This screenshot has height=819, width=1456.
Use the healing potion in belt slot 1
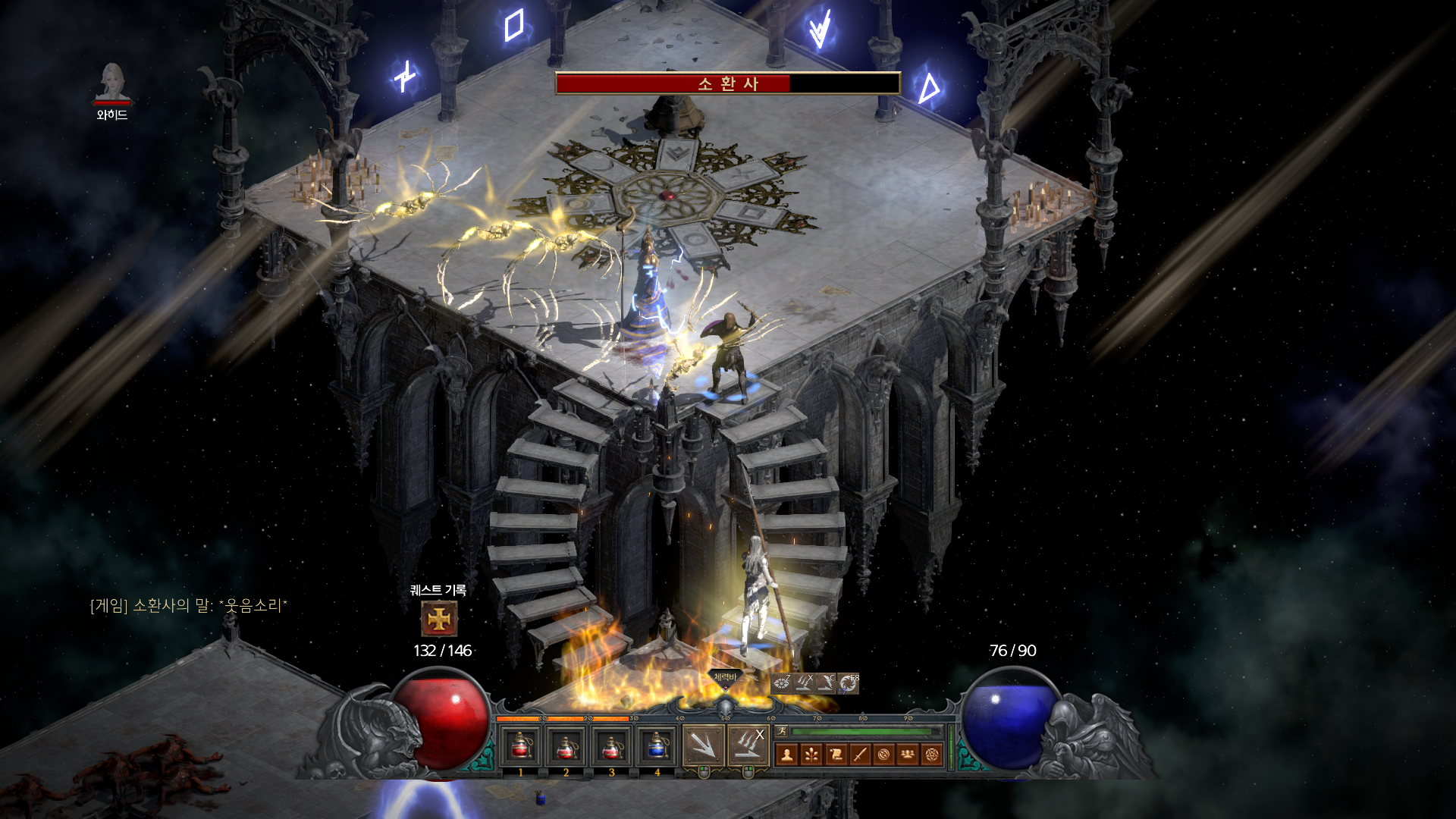tap(521, 747)
